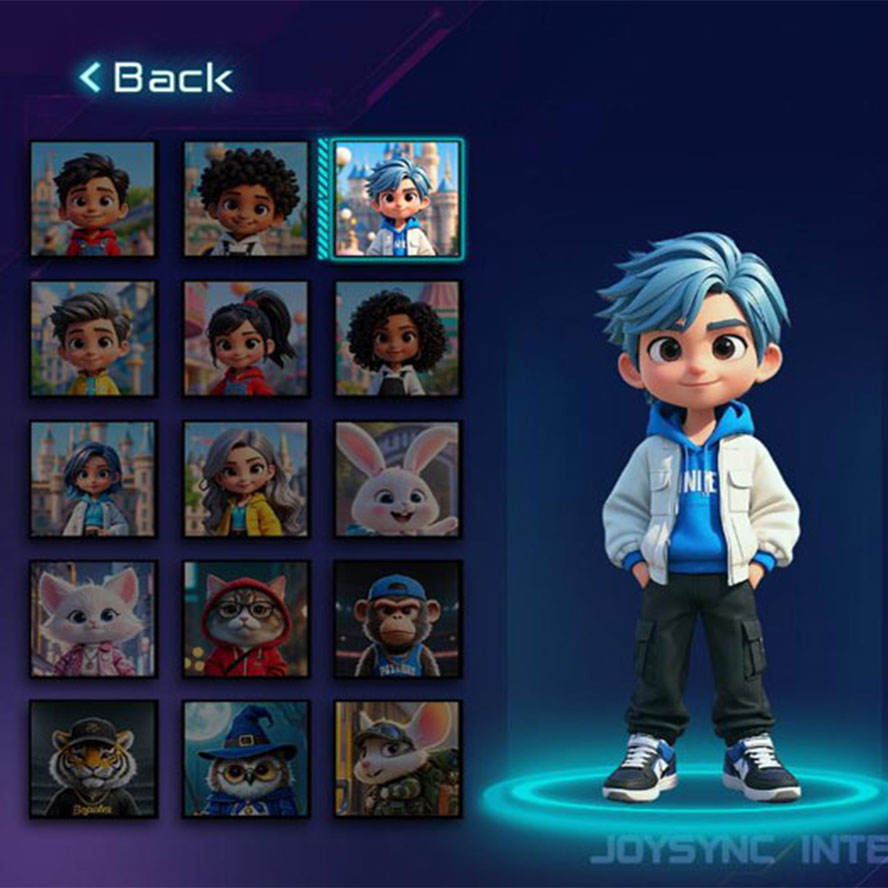Pick the white bunny avatar
Screen dimensions: 888x888
pyautogui.click(x=397, y=478)
